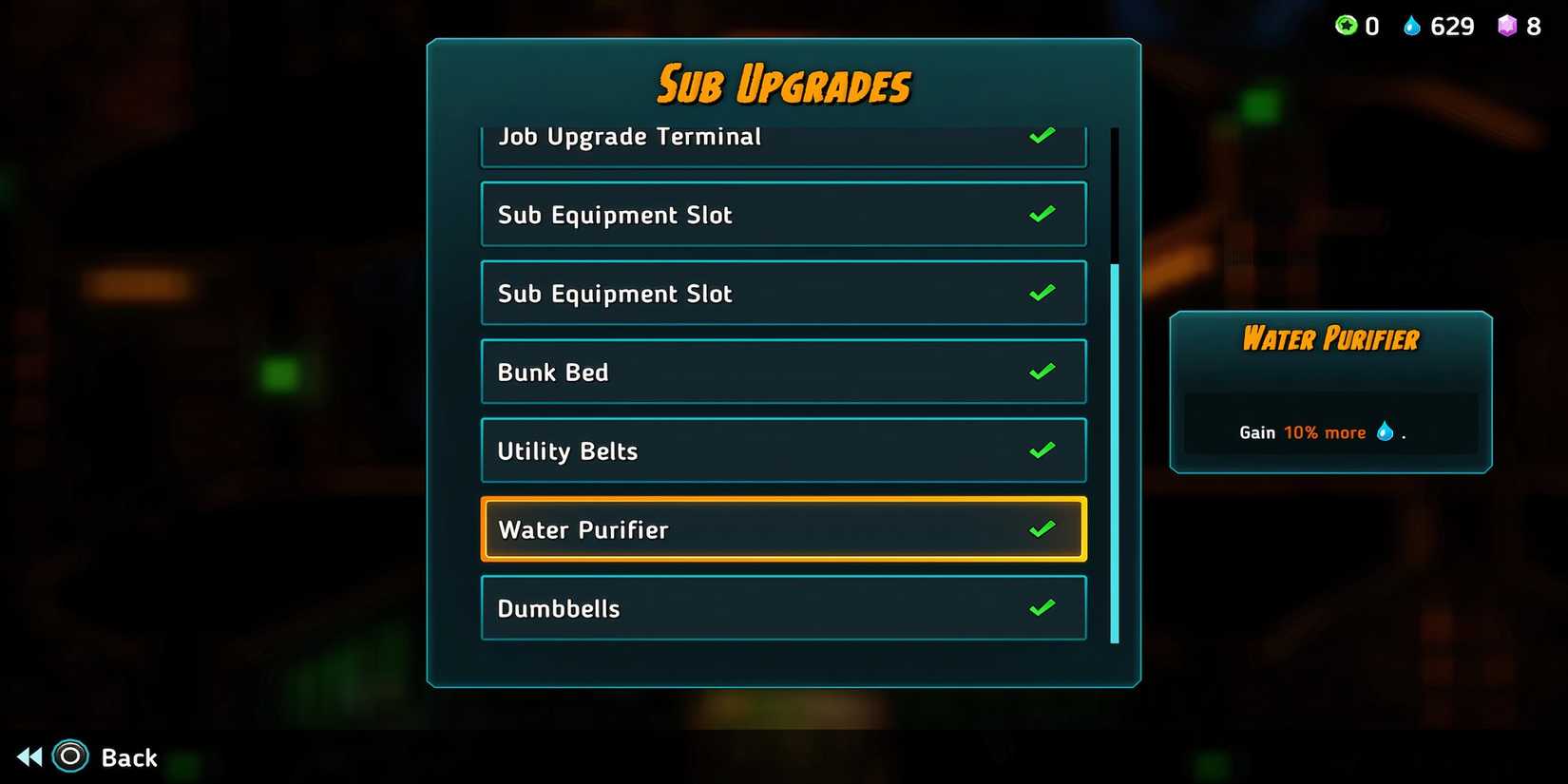
Task: Select the first Sub Equipment Slot entry
Action: click(783, 214)
